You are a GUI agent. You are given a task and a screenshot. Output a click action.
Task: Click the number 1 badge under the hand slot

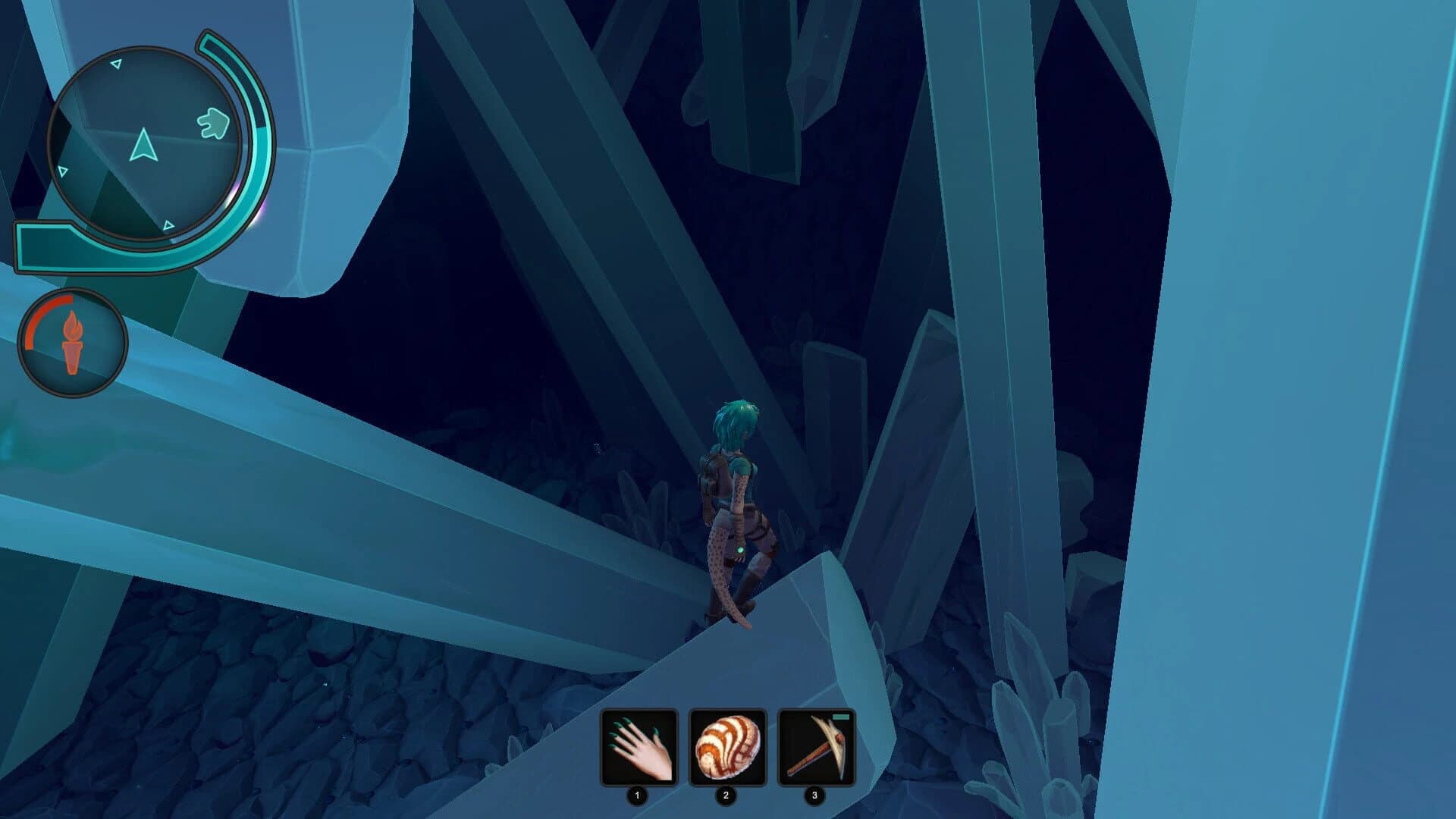(636, 795)
